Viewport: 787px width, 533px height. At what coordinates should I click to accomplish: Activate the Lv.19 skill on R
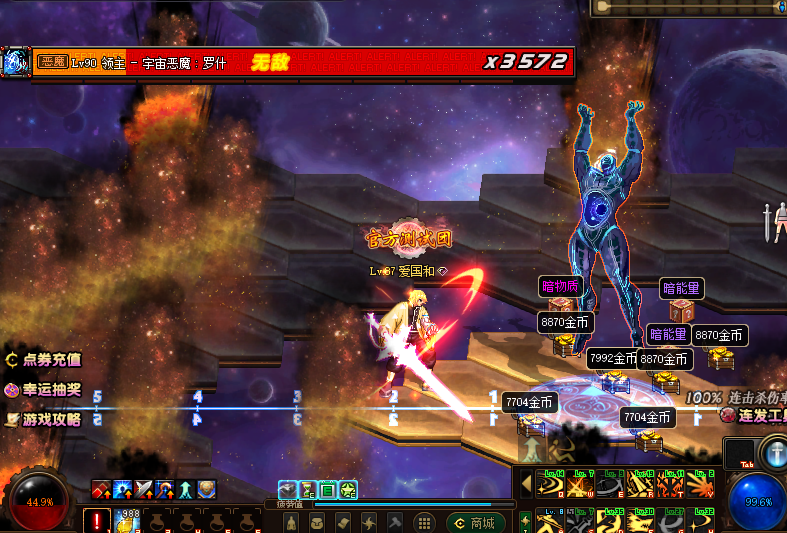click(640, 484)
